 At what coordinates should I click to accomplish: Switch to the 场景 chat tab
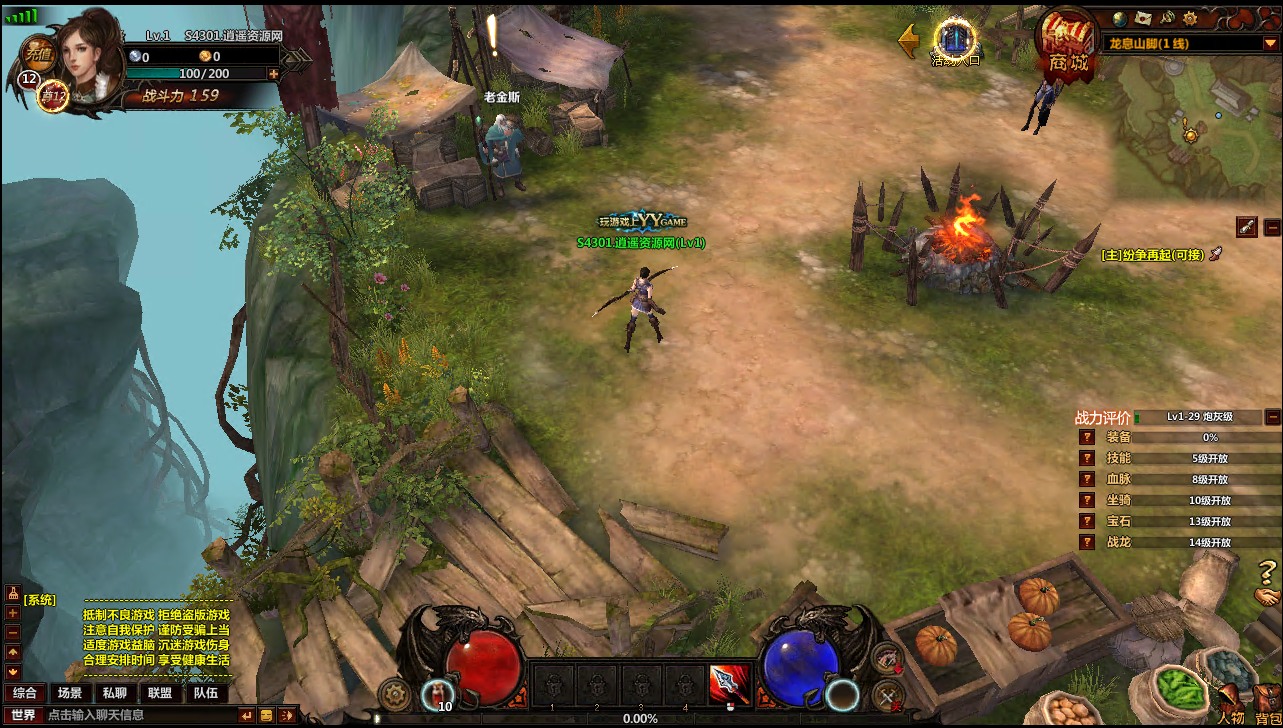click(x=70, y=693)
